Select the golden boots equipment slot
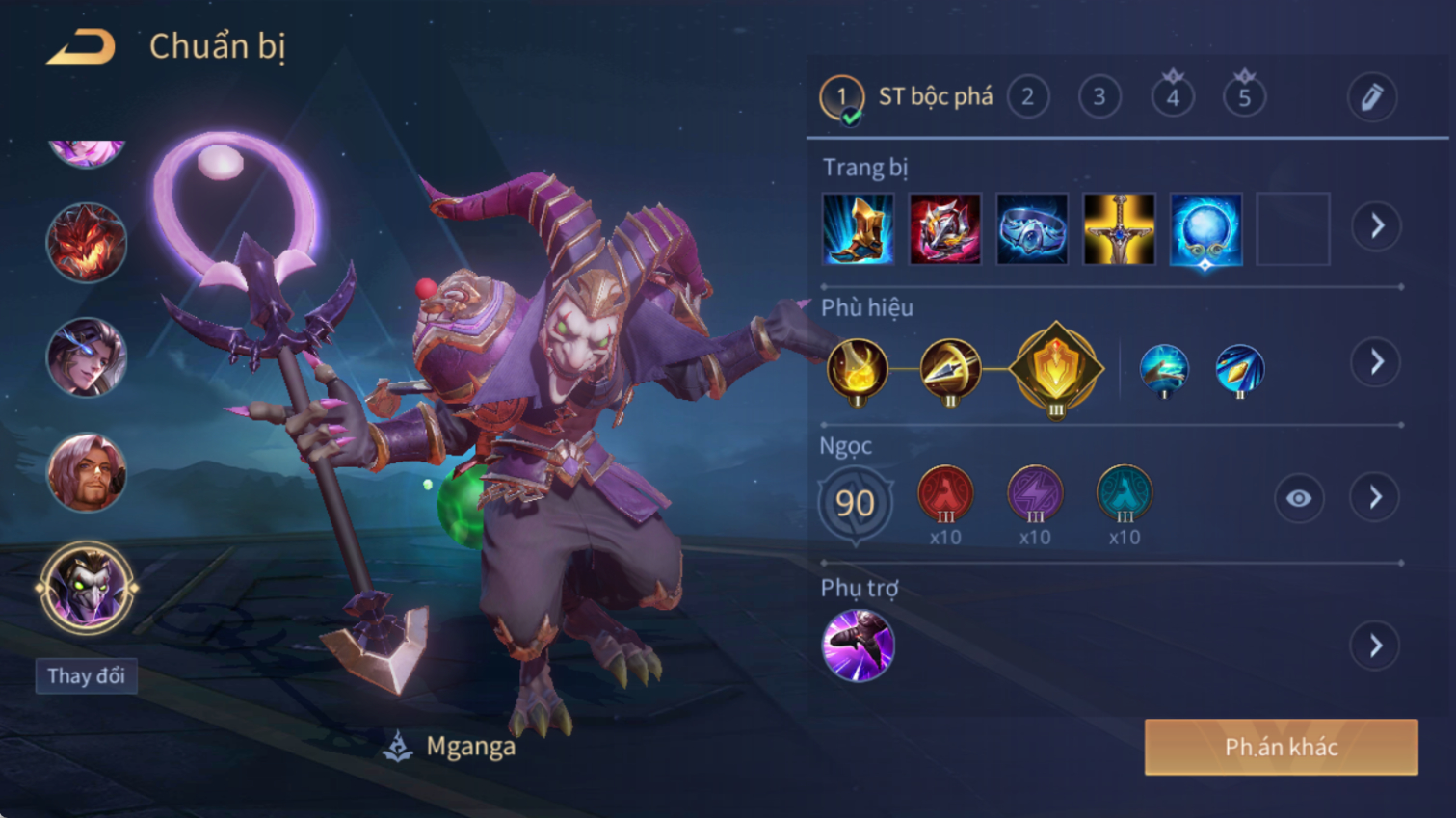 tap(858, 229)
